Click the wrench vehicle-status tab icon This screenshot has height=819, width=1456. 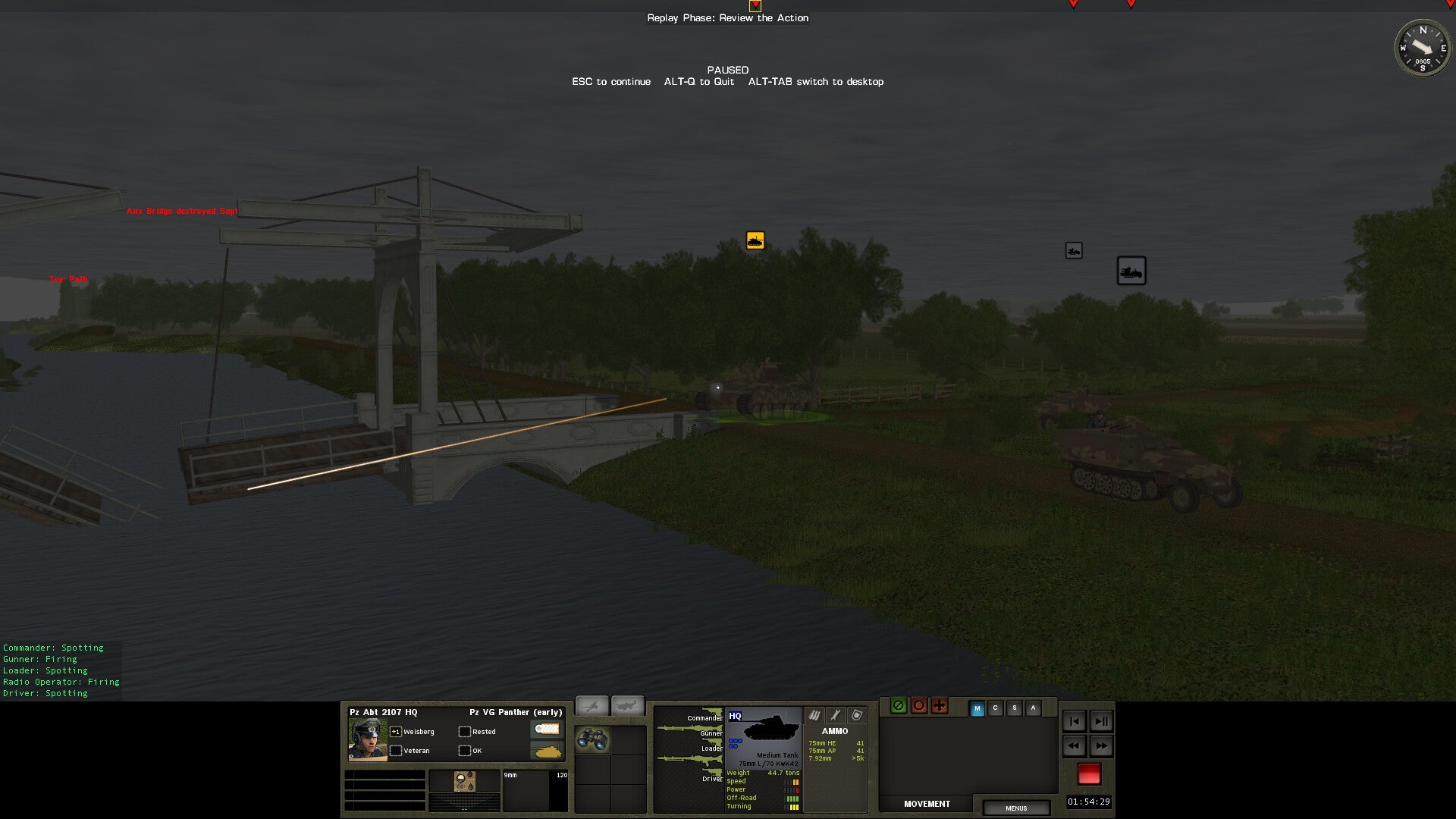836,715
